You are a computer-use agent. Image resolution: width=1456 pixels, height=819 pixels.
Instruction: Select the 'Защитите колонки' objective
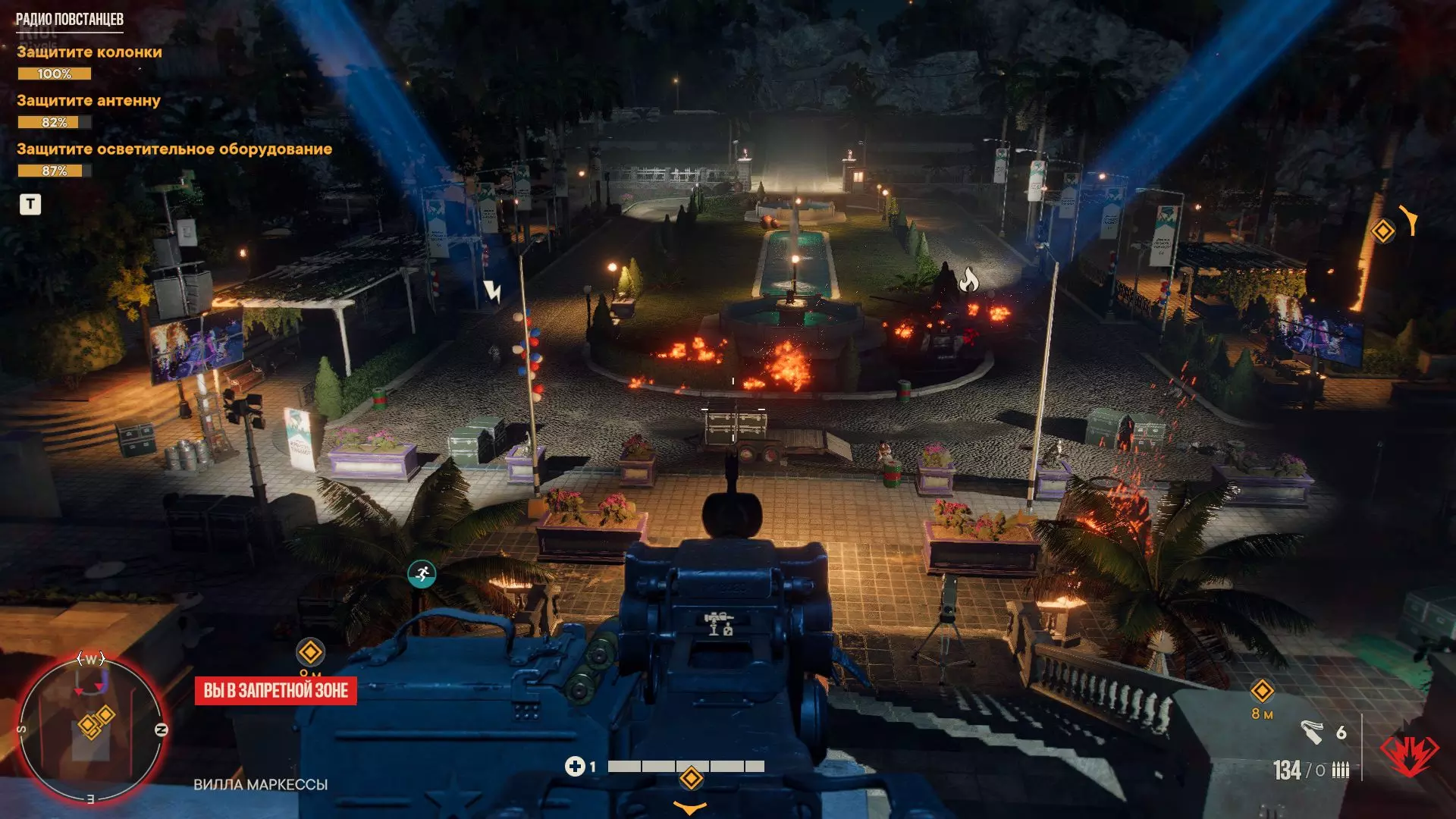[89, 52]
